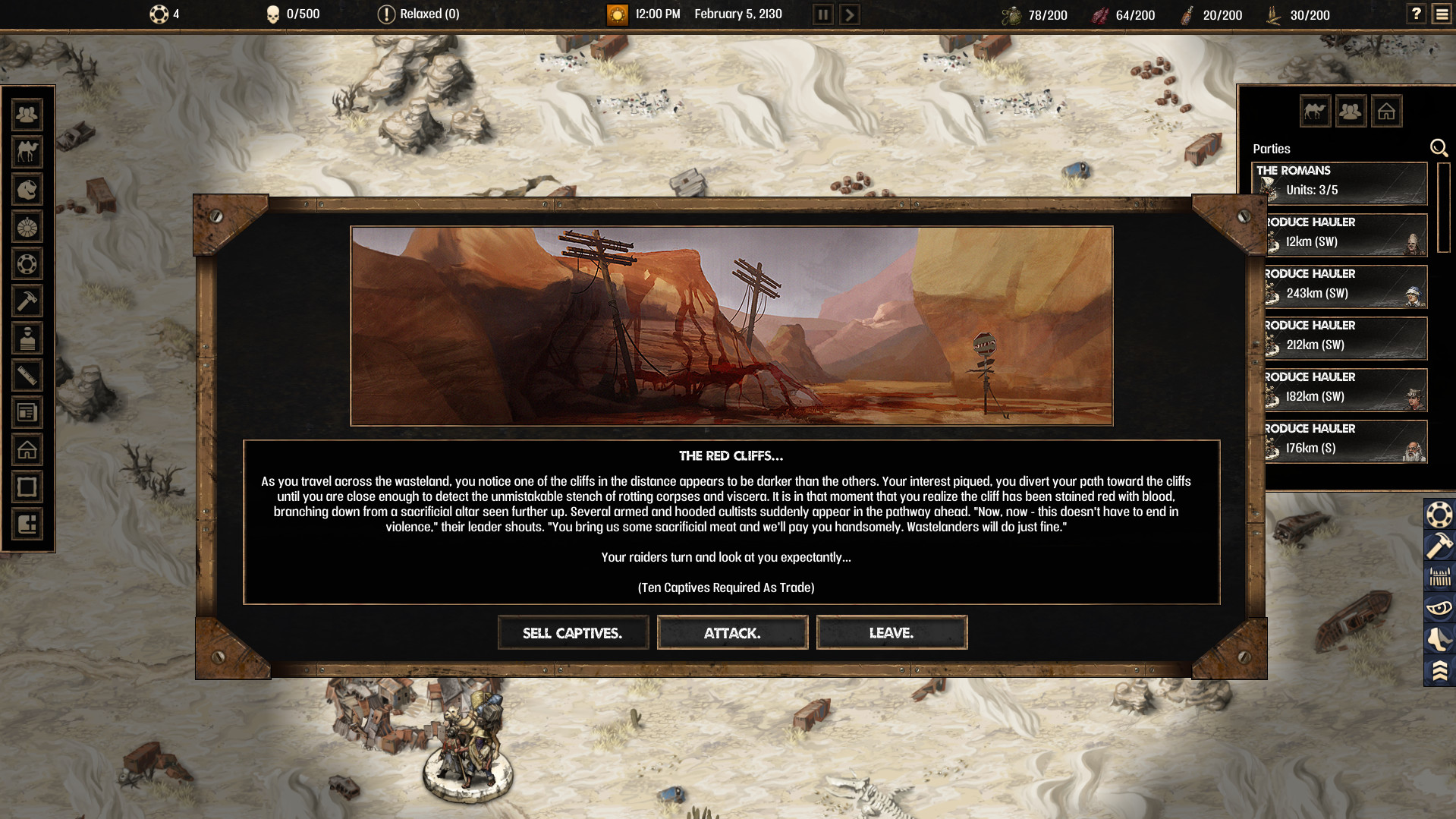1456x819 pixels.
Task: Click the SELL CAPTIVES button
Action: click(x=573, y=632)
